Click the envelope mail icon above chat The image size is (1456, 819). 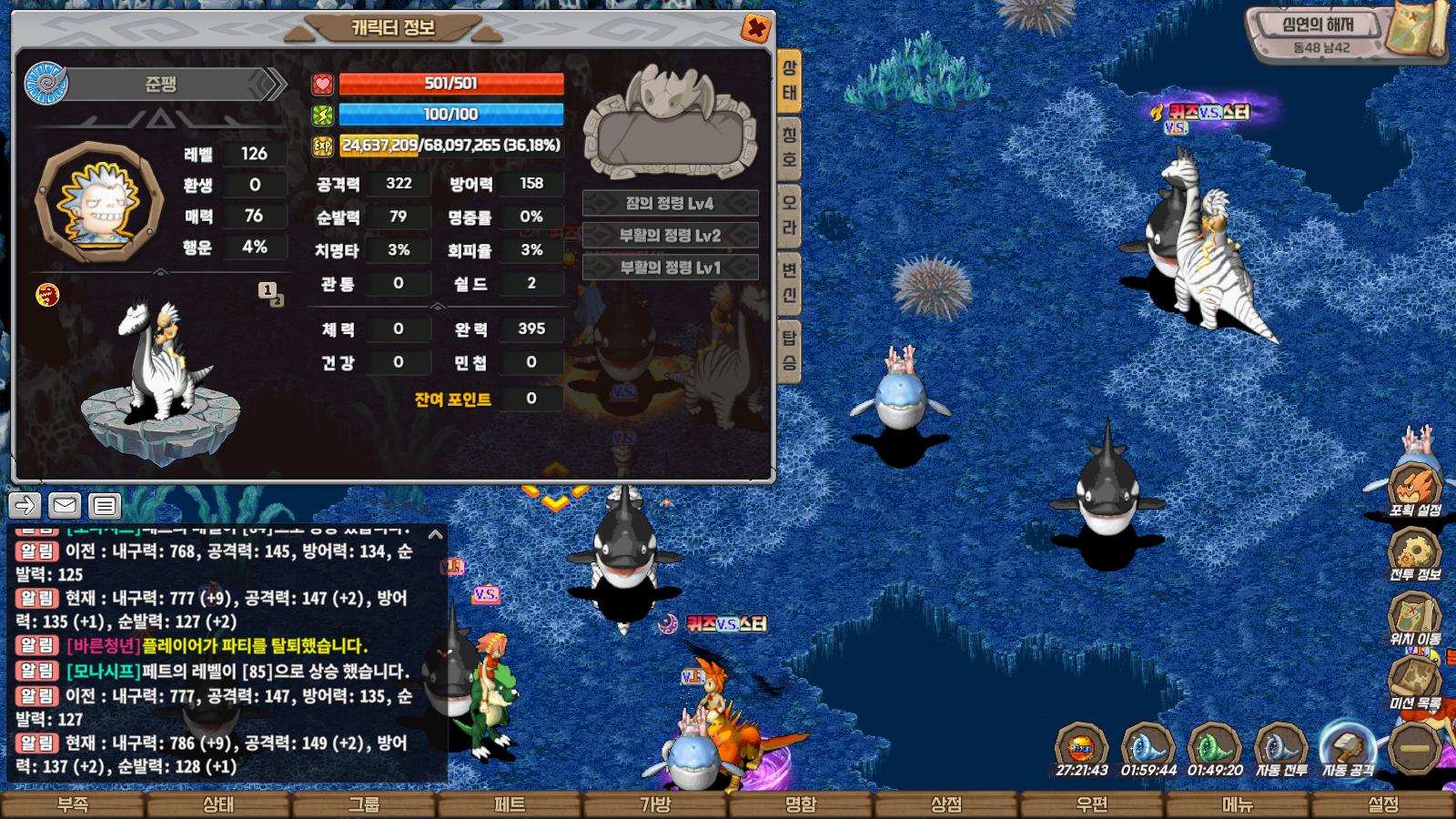65,505
